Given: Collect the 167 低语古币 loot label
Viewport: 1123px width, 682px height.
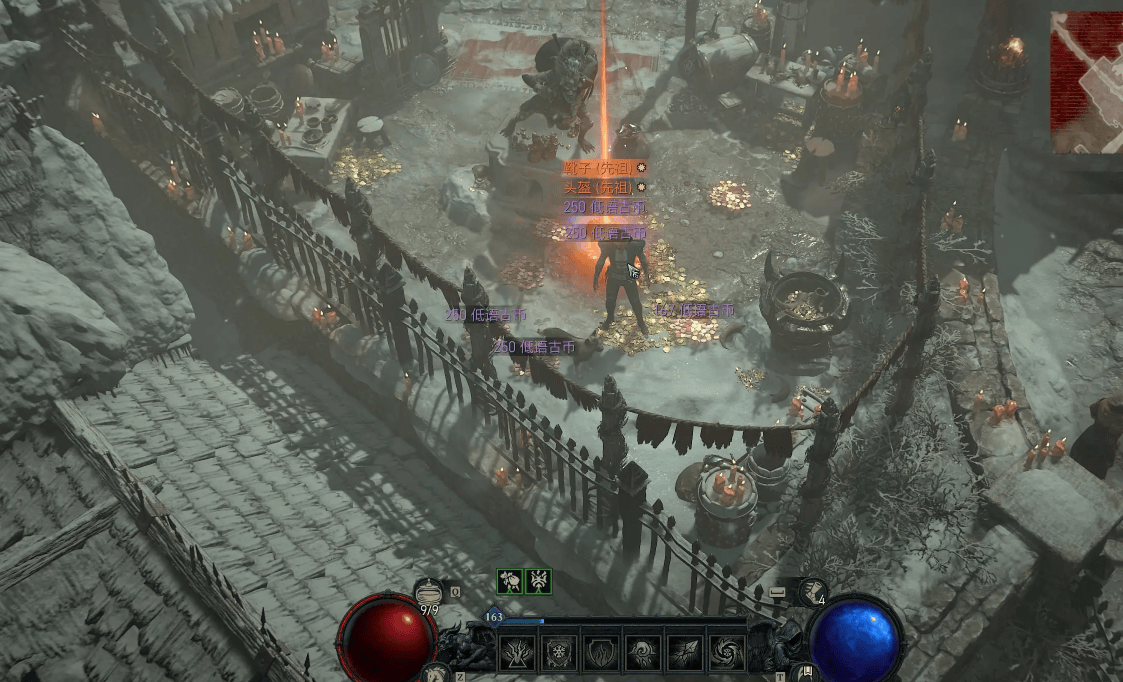Looking at the screenshot, I should click(x=694, y=311).
